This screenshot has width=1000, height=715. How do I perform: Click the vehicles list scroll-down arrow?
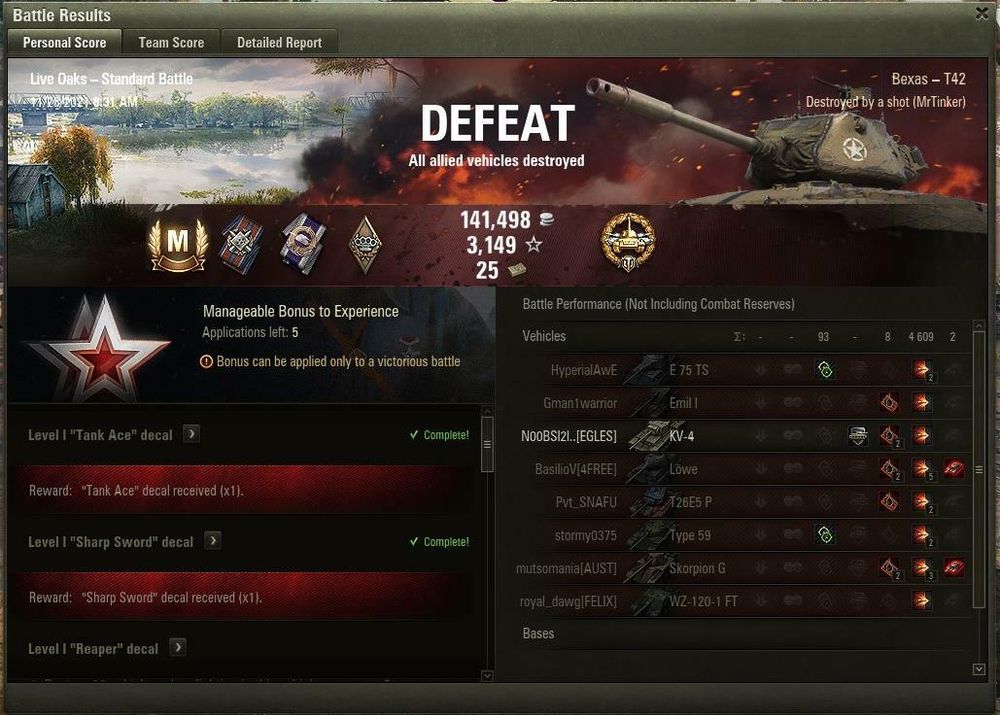click(979, 668)
